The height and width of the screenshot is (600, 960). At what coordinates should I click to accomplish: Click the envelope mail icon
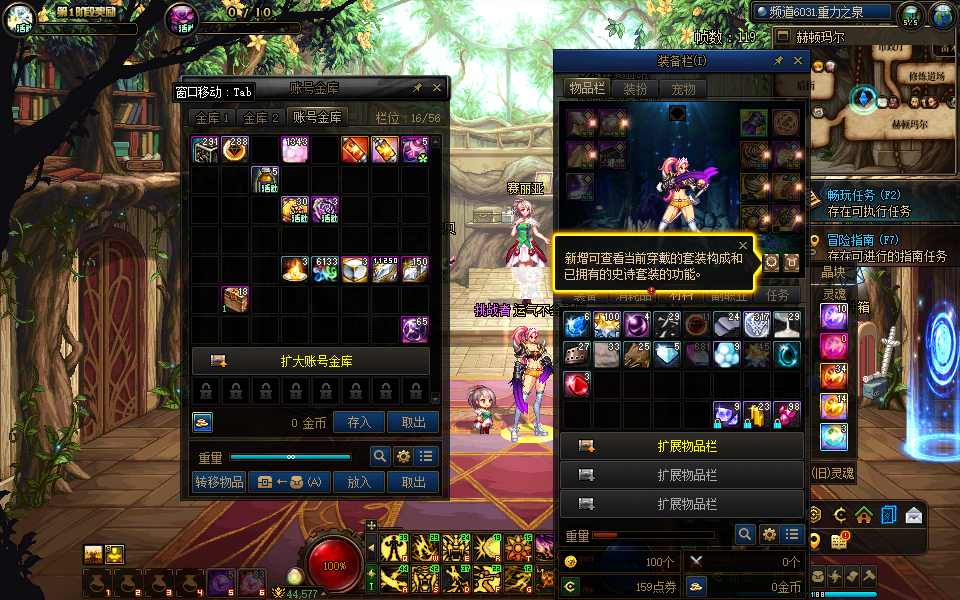(x=913, y=515)
